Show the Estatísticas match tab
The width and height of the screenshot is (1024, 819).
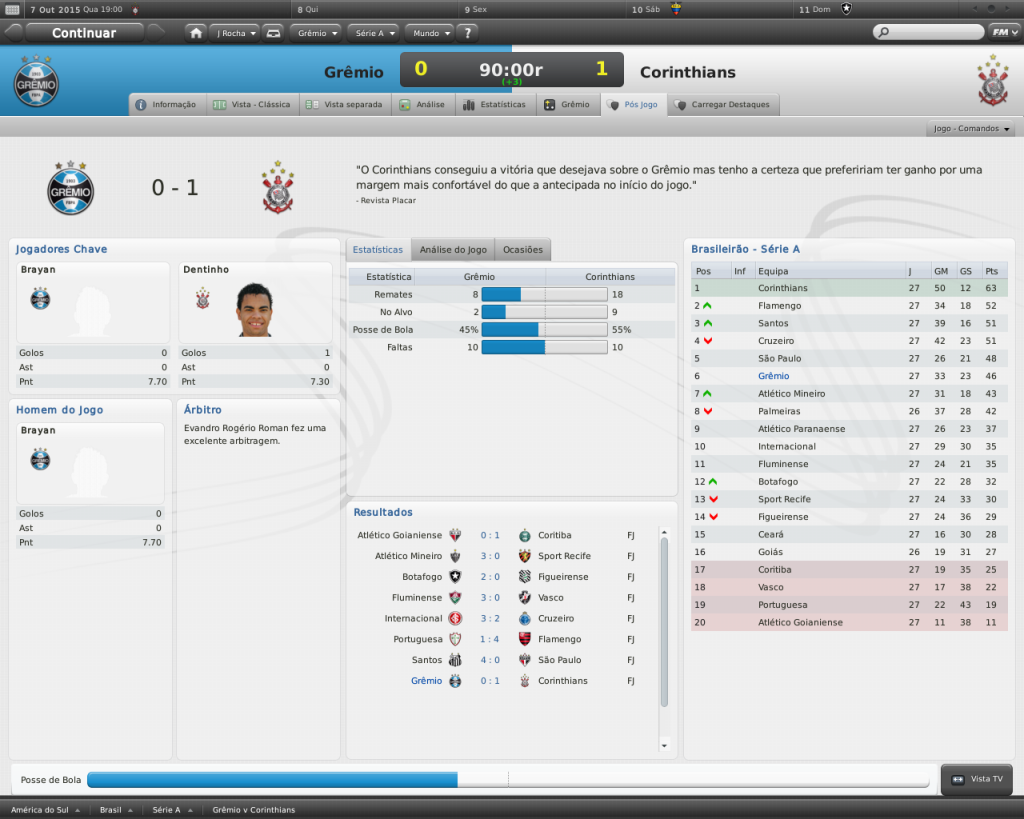(495, 104)
